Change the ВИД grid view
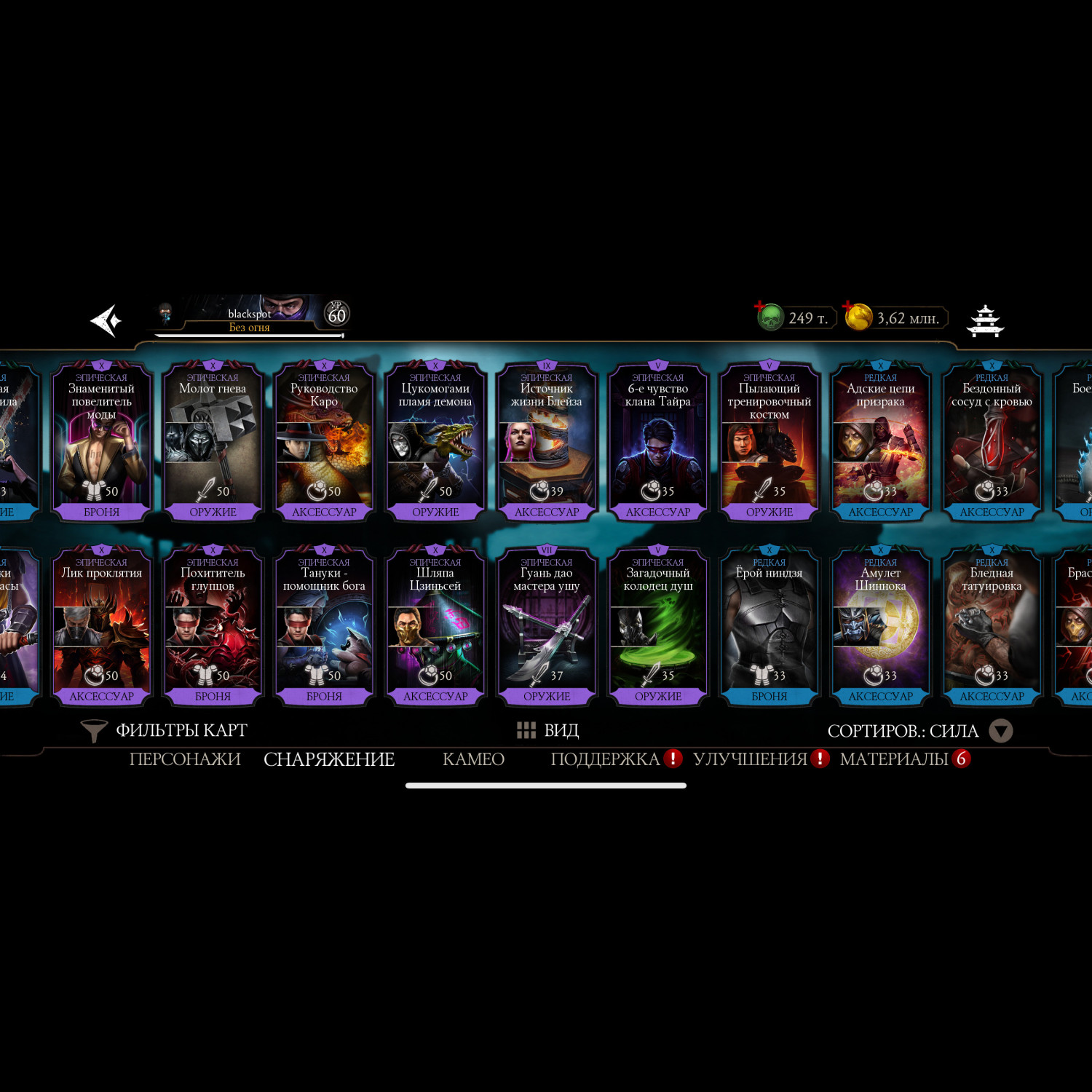1092x1092 pixels. 547,730
